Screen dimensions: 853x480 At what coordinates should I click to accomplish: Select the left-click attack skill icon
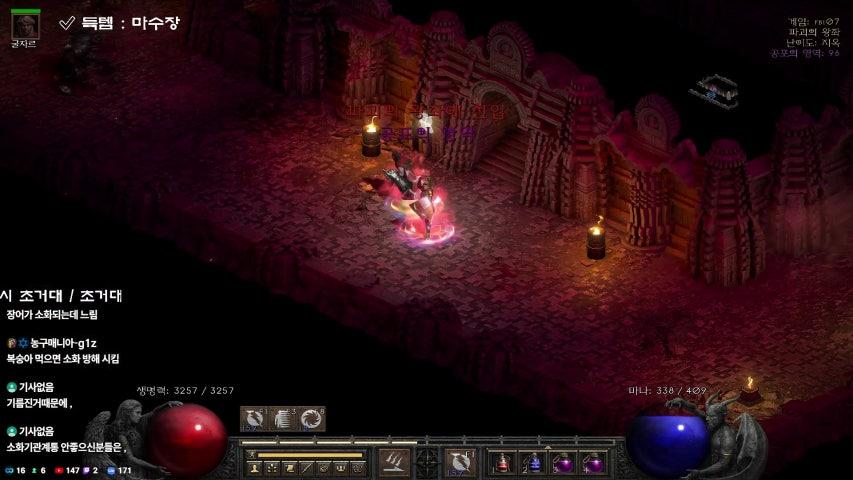click(392, 462)
